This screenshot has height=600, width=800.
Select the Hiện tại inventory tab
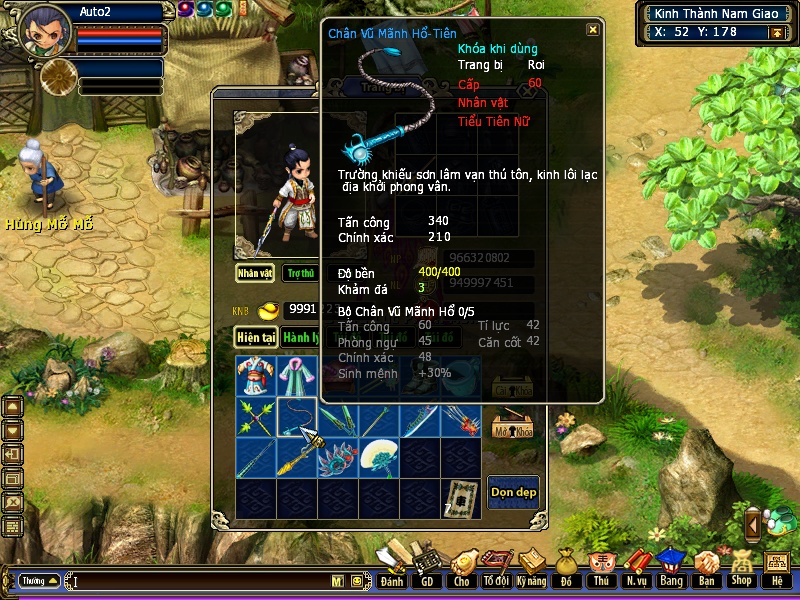tap(256, 337)
